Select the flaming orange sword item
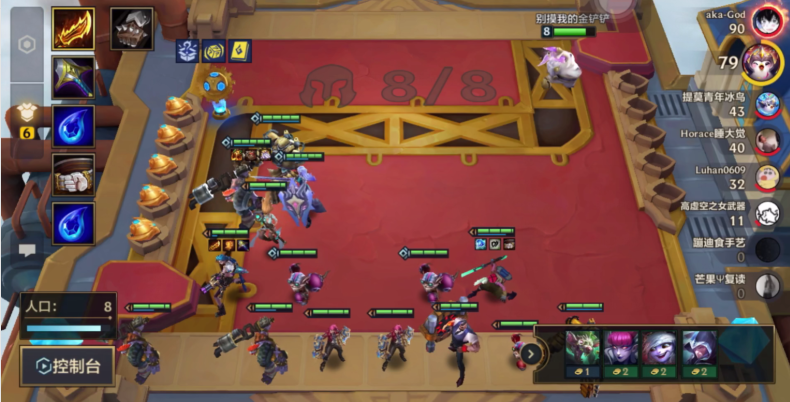Image resolution: width=790 pixels, height=402 pixels. pyautogui.click(x=73, y=29)
